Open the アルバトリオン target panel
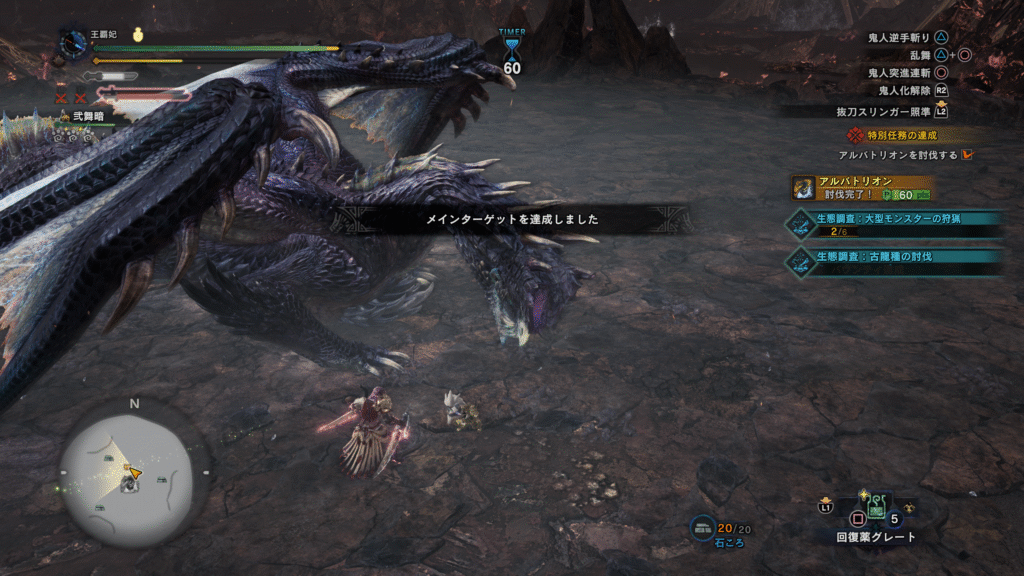 tap(863, 187)
